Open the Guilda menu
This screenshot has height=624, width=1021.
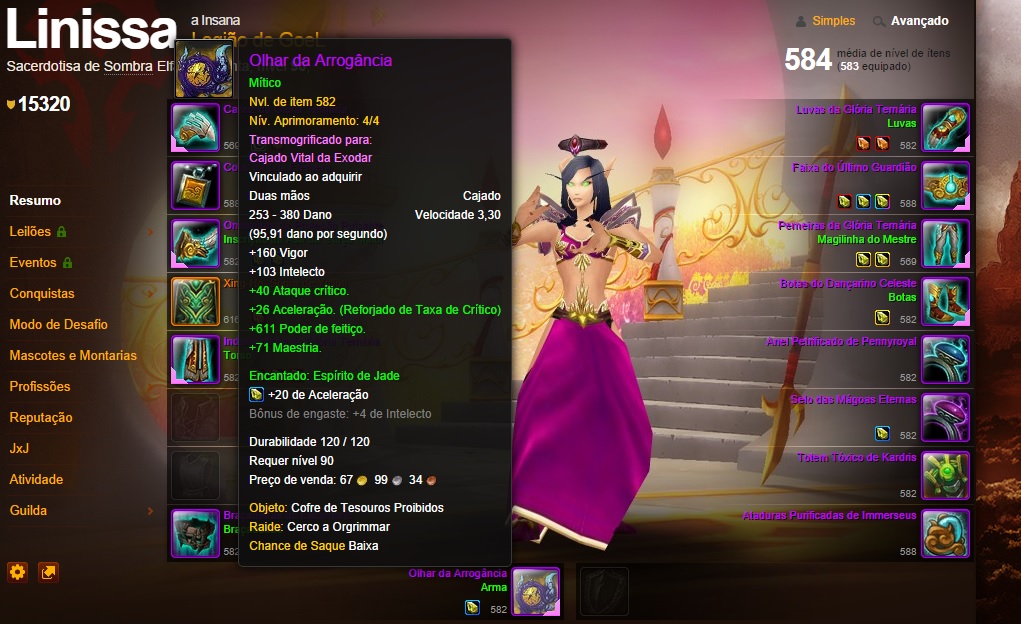coord(28,510)
